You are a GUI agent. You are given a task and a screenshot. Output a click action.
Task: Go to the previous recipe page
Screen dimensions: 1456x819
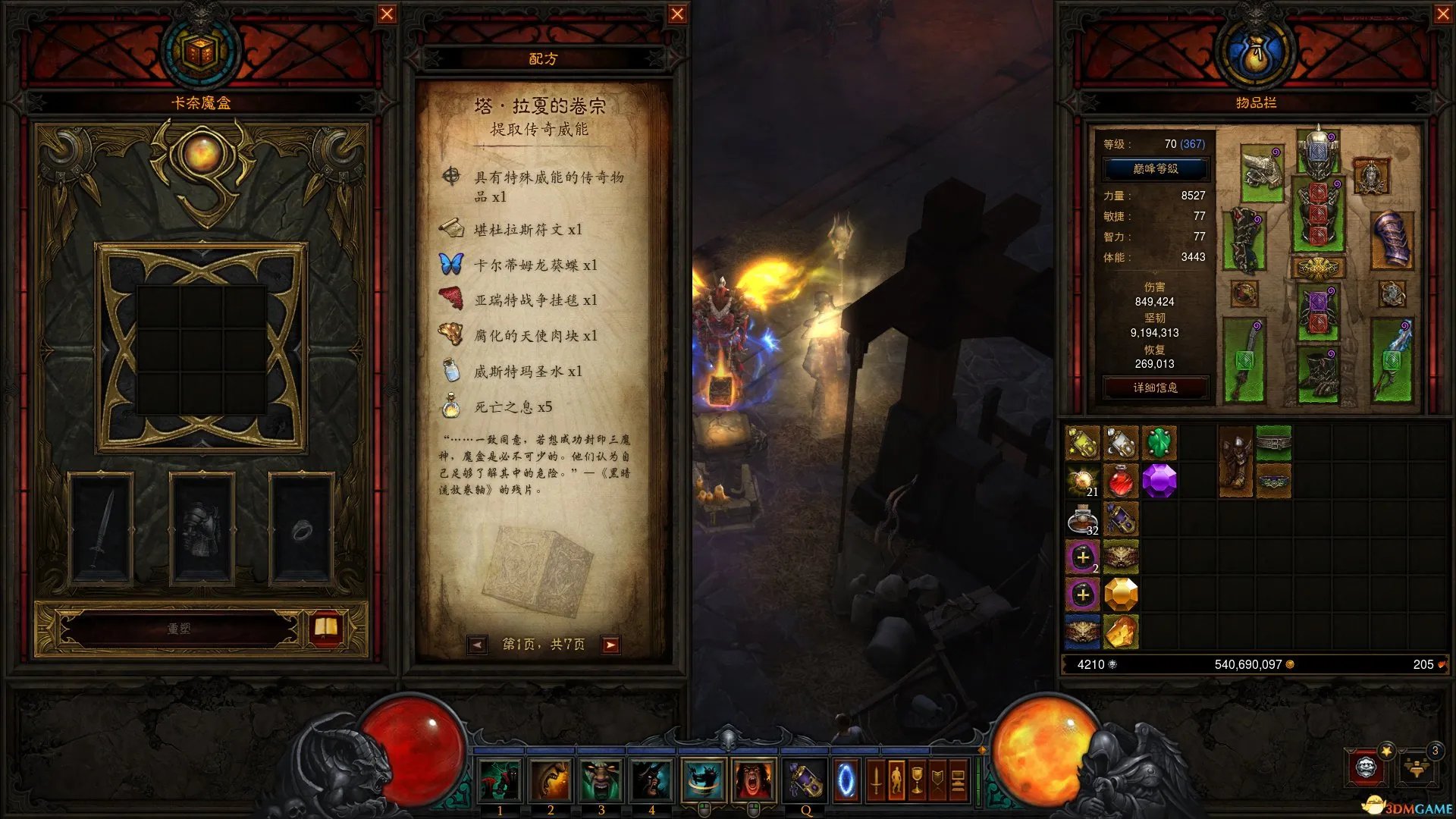(477, 645)
